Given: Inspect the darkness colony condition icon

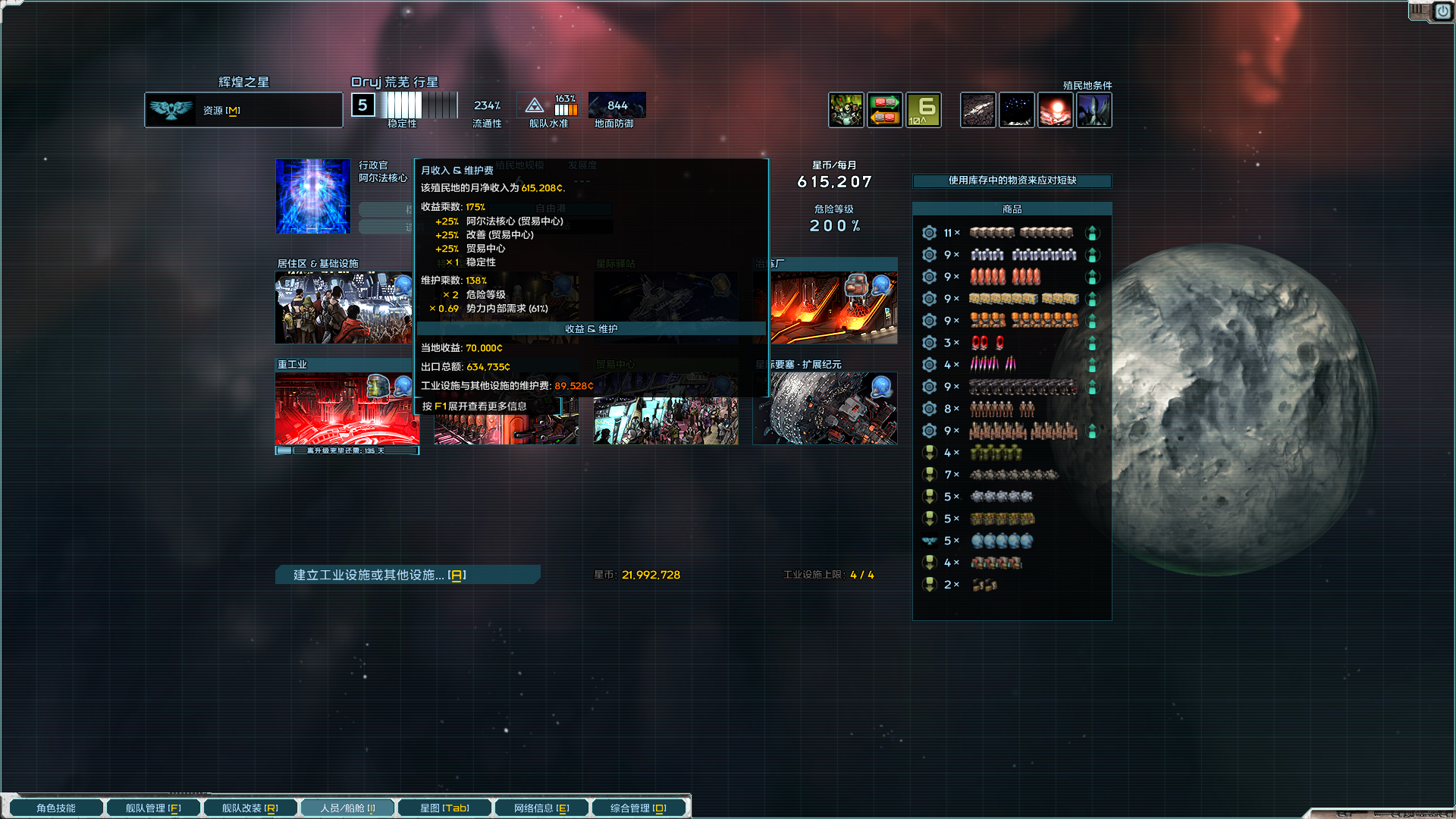Looking at the screenshot, I should [1017, 110].
